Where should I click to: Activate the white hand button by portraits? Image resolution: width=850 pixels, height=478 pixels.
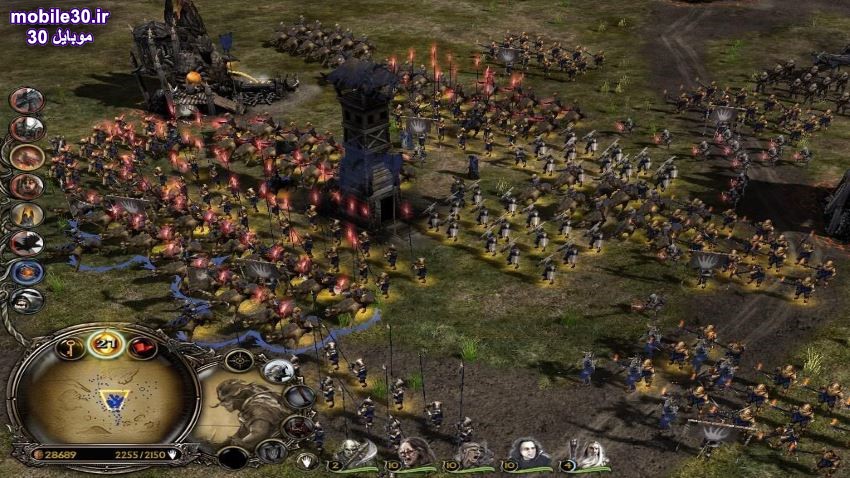coord(307,461)
